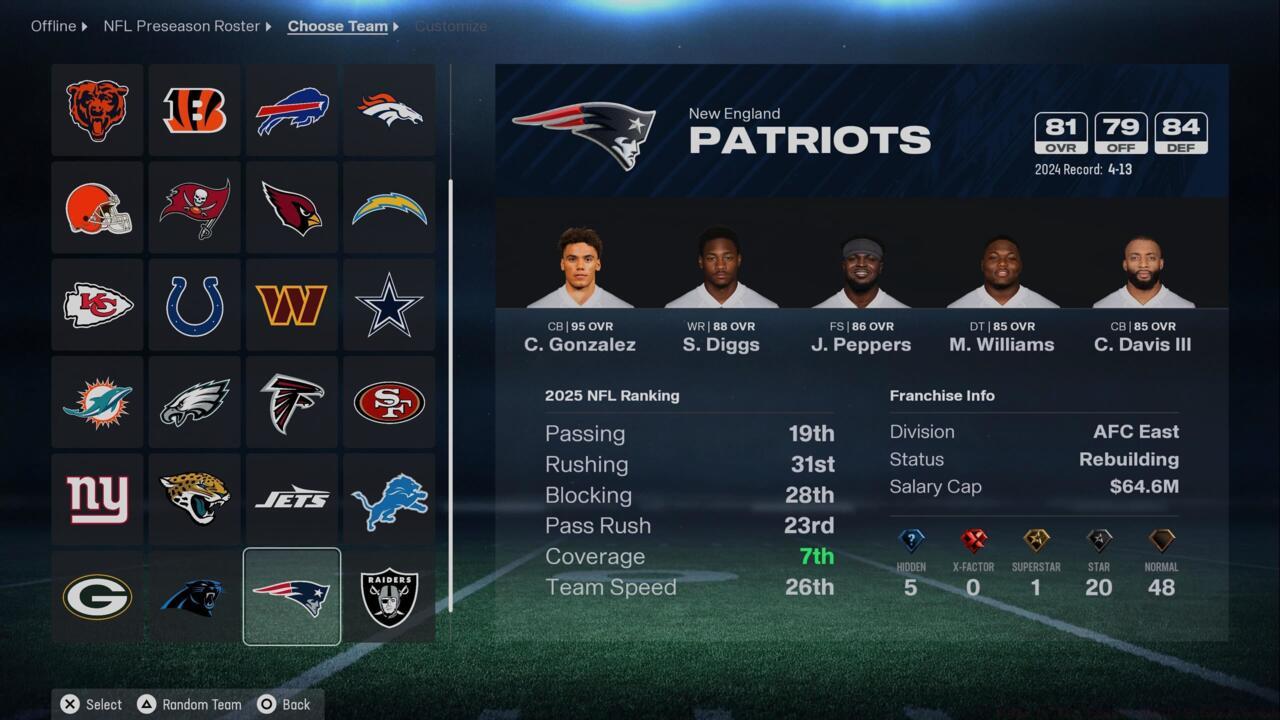Click the Back button

pyautogui.click(x=285, y=704)
